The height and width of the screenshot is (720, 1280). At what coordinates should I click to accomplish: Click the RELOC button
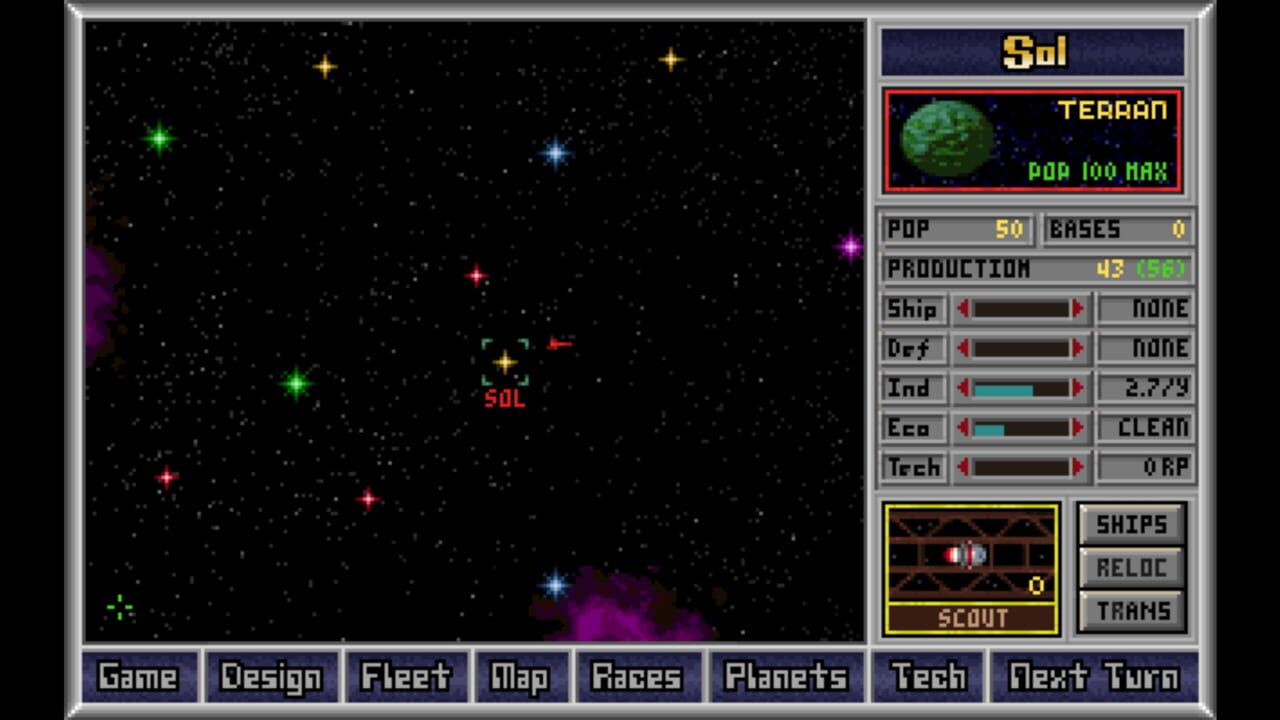[x=1131, y=566]
